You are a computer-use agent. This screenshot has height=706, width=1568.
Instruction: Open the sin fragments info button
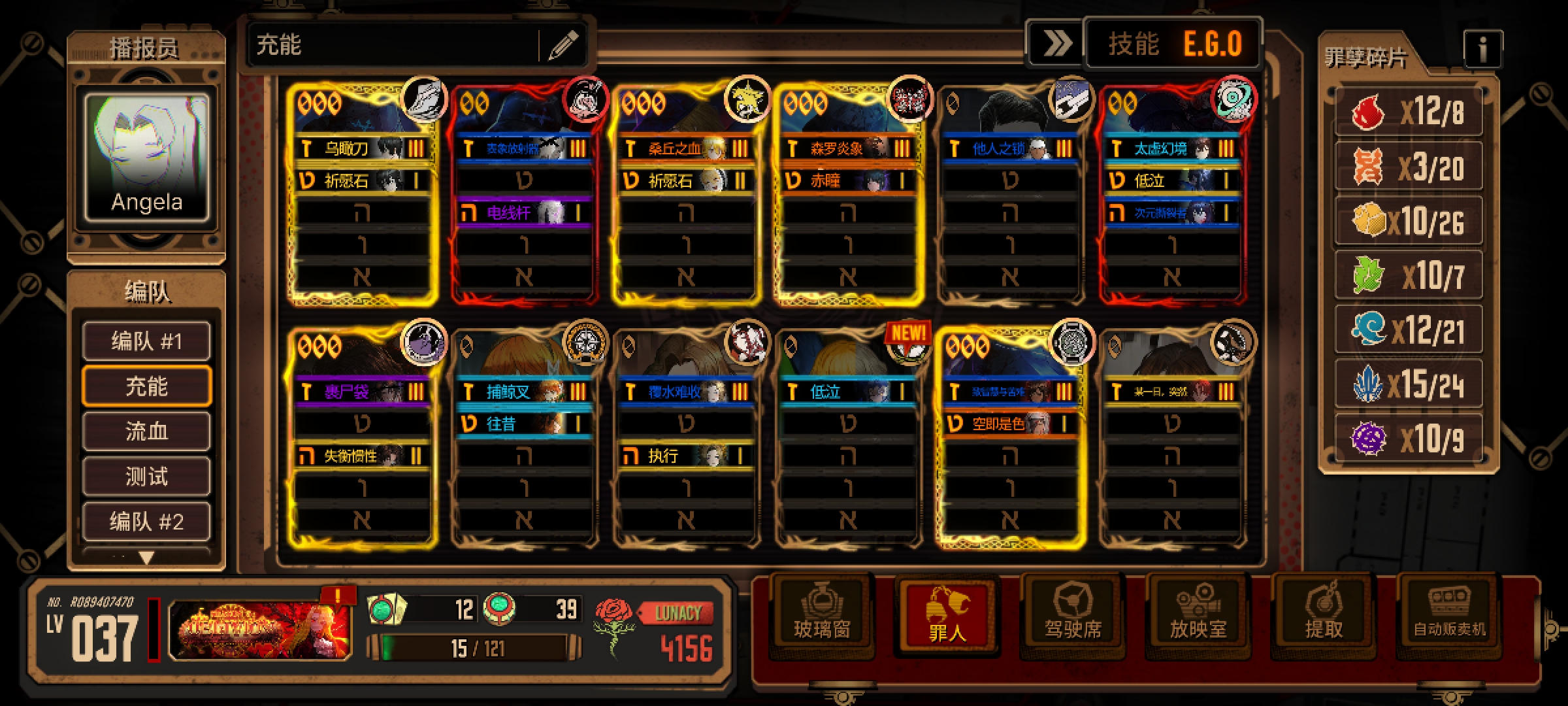pyautogui.click(x=1482, y=49)
